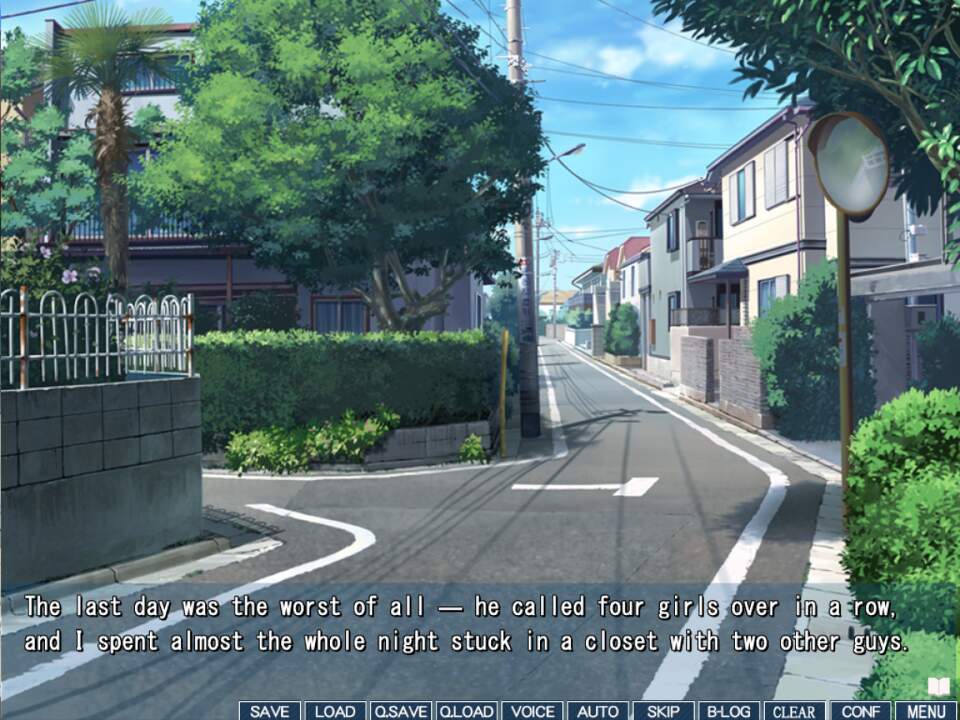Quick save with Q.SAVE
Screen dimensions: 960x720
coord(400,711)
